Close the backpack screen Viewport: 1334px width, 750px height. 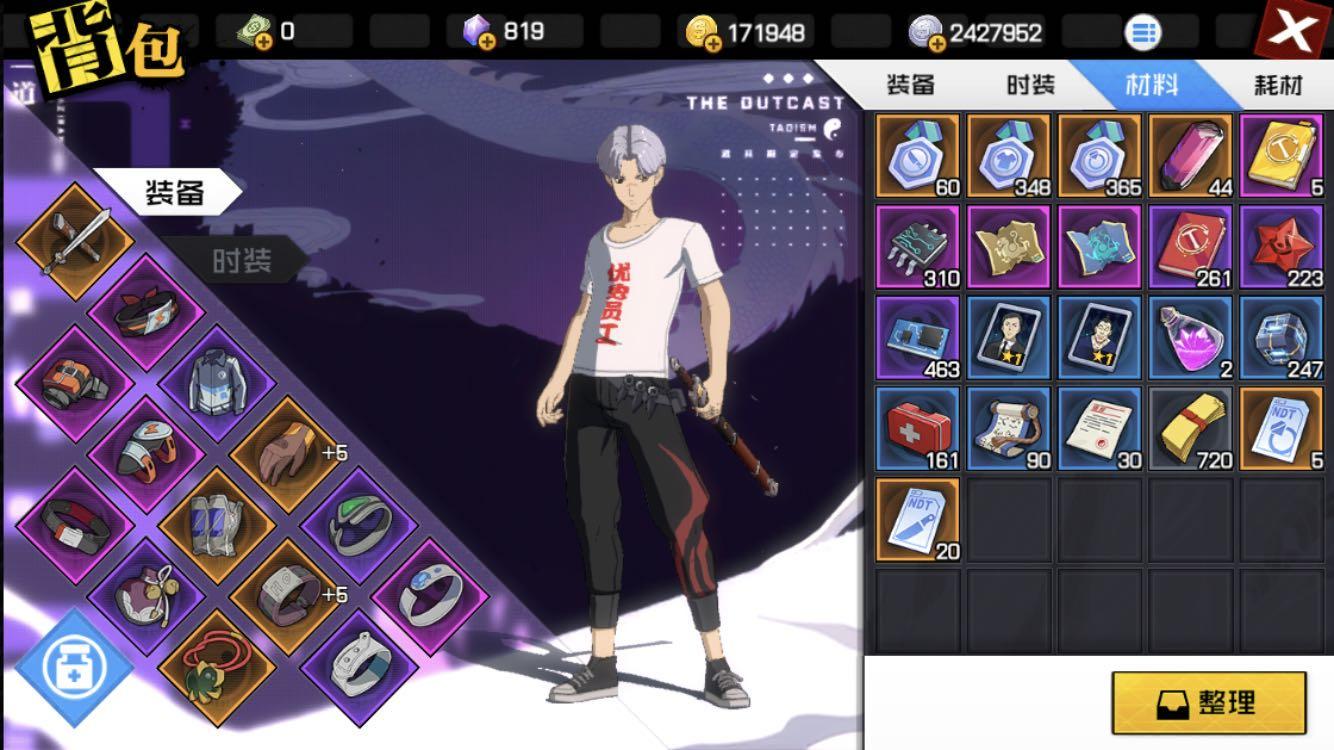click(x=1292, y=34)
